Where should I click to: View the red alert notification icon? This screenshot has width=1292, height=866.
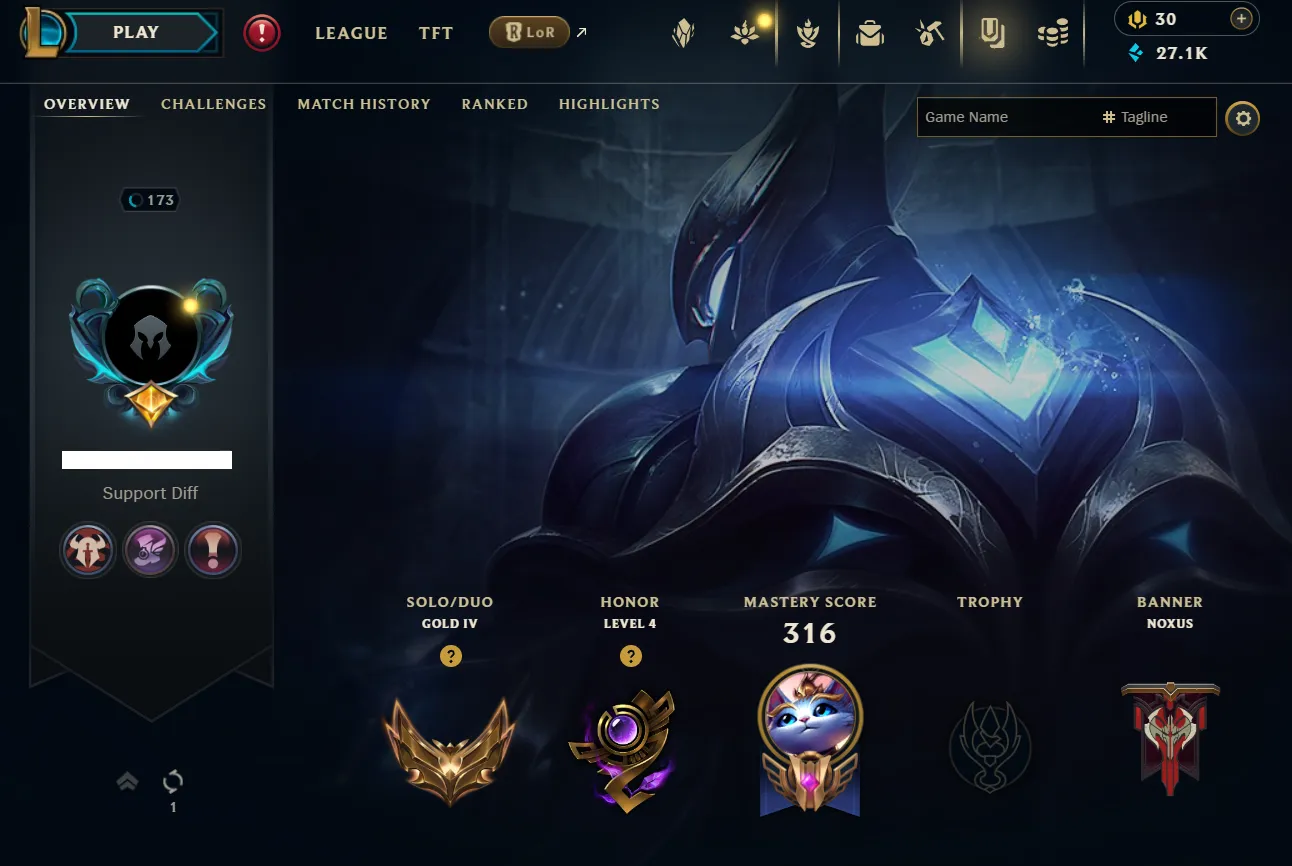click(261, 32)
